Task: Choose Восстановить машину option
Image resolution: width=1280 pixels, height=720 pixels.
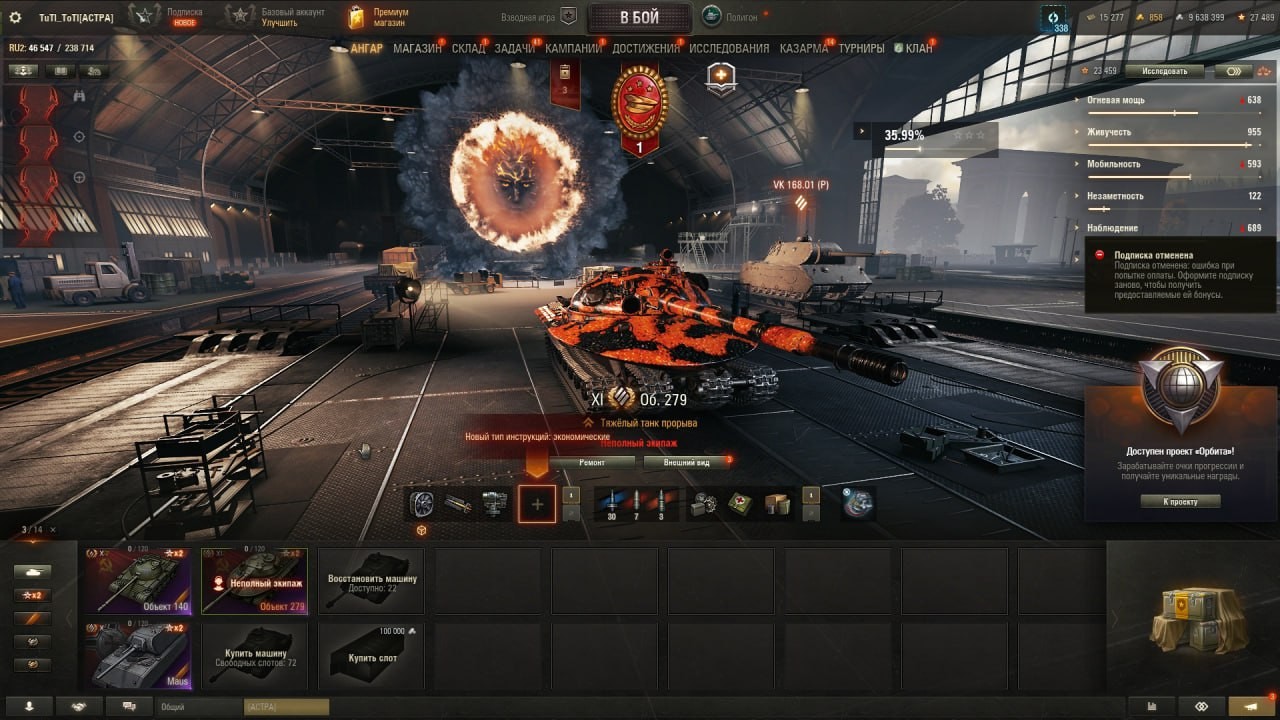Action: pyautogui.click(x=371, y=580)
